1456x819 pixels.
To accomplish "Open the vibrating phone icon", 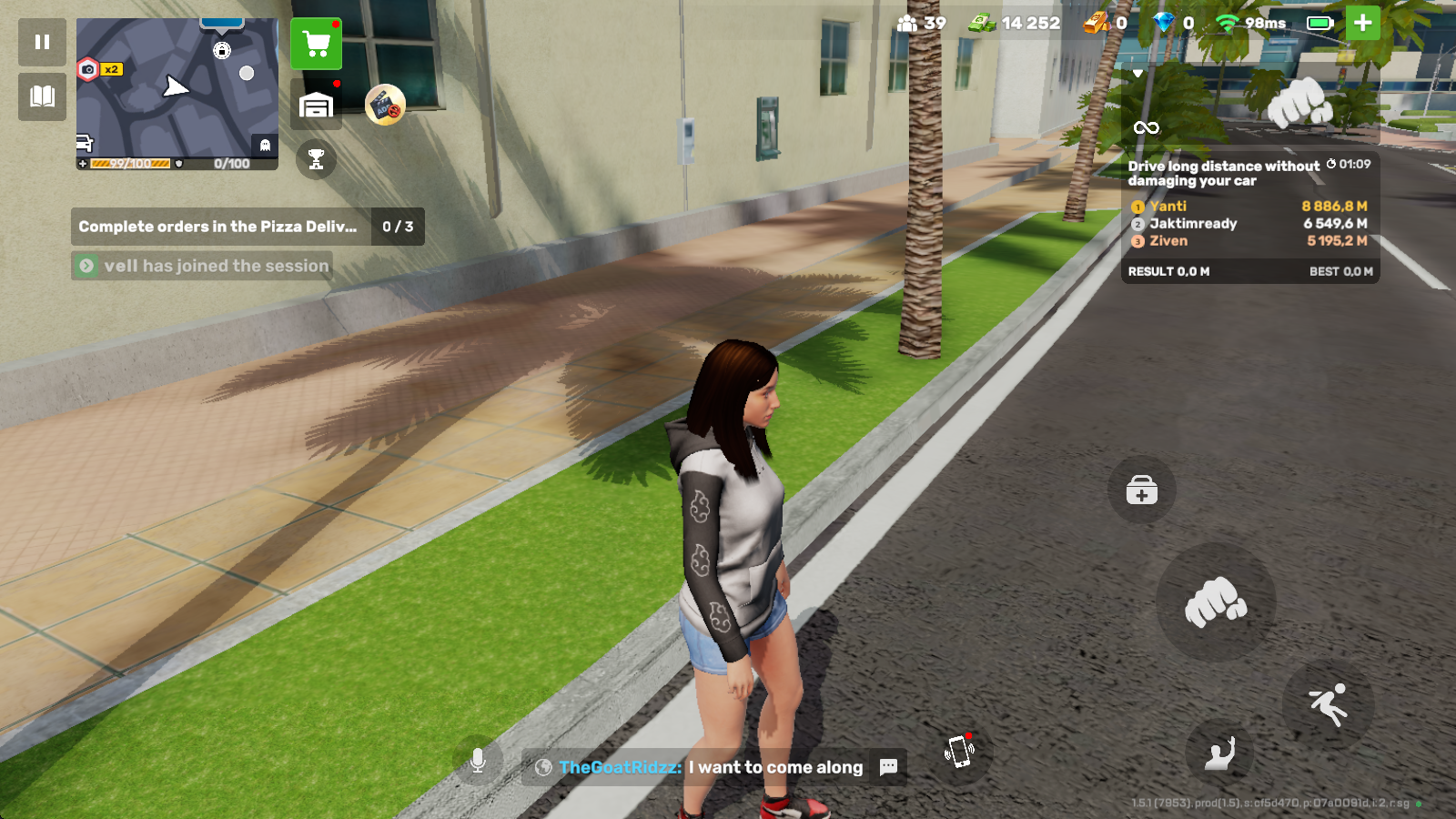I will click(x=959, y=752).
